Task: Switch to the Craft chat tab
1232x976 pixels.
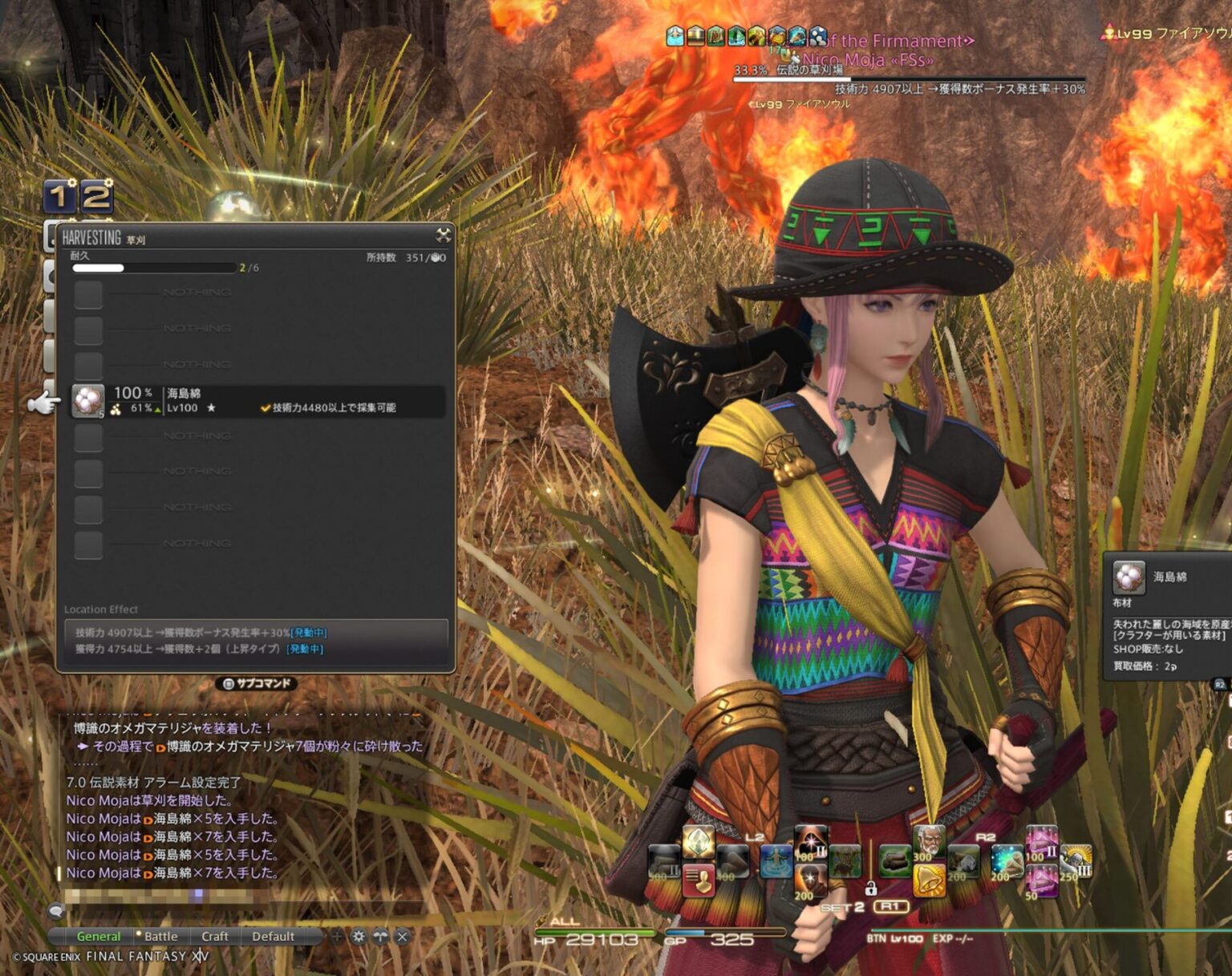Action: [x=215, y=936]
